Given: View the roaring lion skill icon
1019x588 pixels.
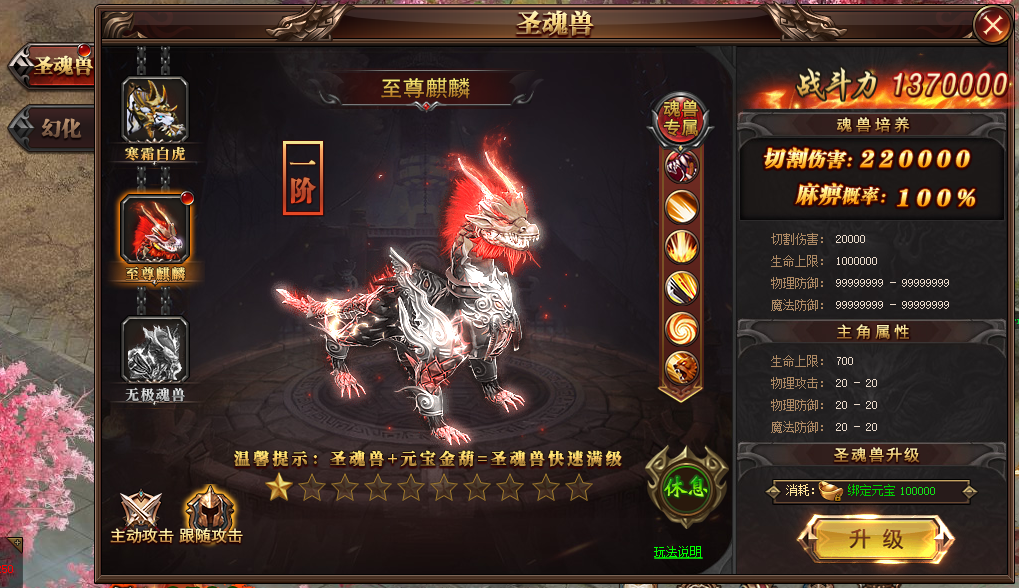Looking at the screenshot, I should 682,367.
